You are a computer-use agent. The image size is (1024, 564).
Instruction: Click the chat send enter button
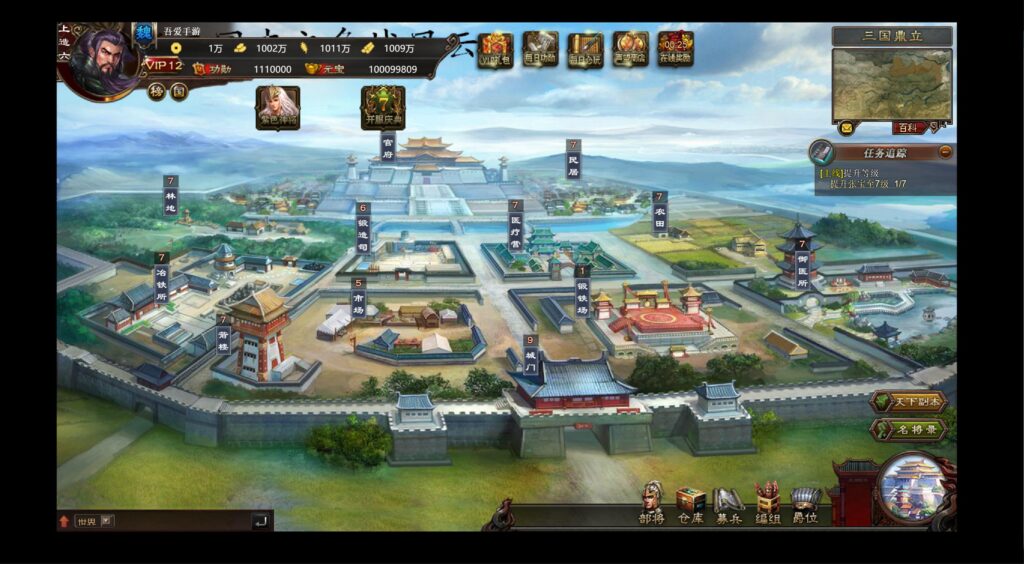[x=260, y=521]
